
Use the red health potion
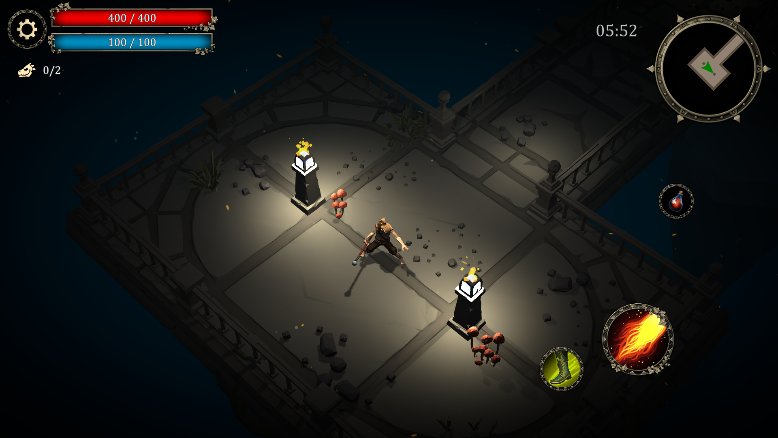[676, 201]
